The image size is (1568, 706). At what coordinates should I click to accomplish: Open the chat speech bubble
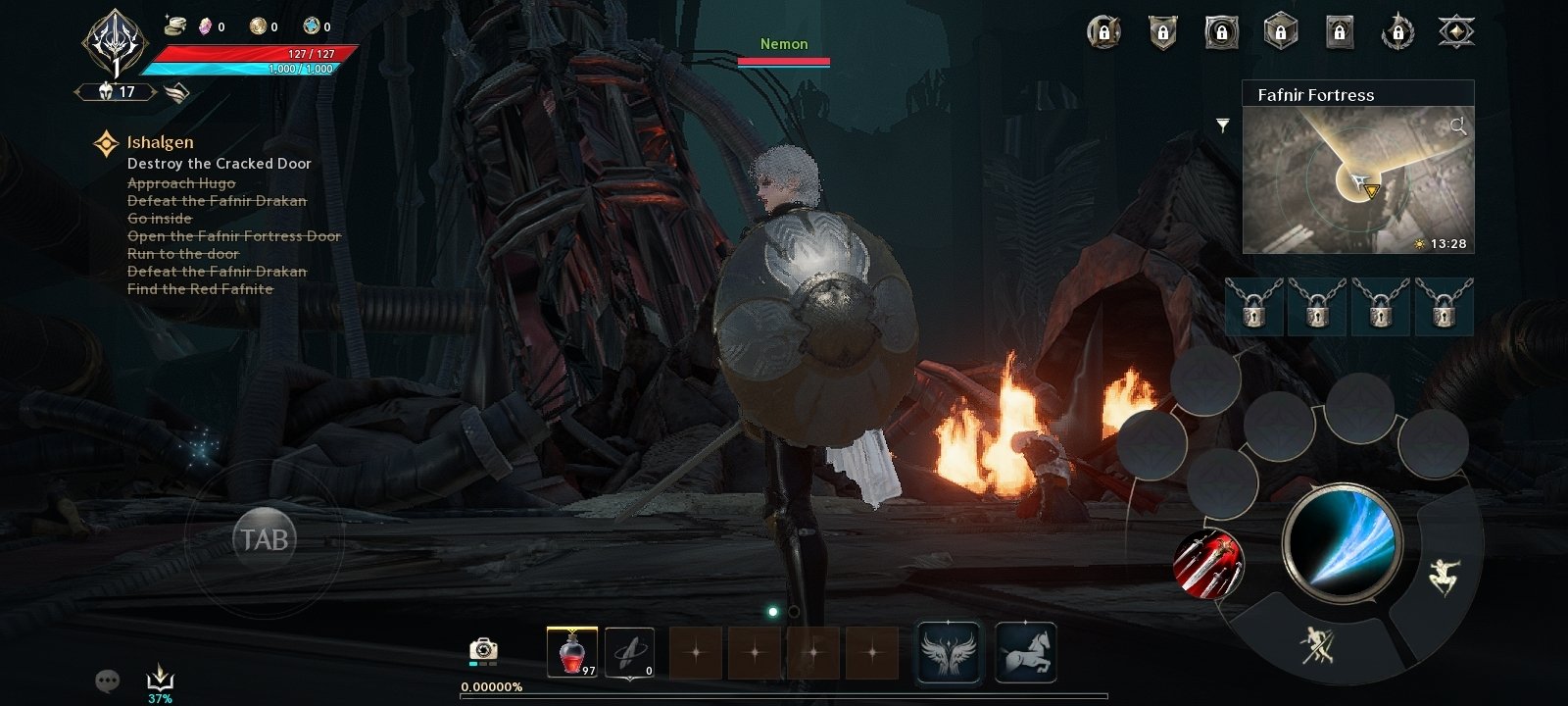click(107, 680)
